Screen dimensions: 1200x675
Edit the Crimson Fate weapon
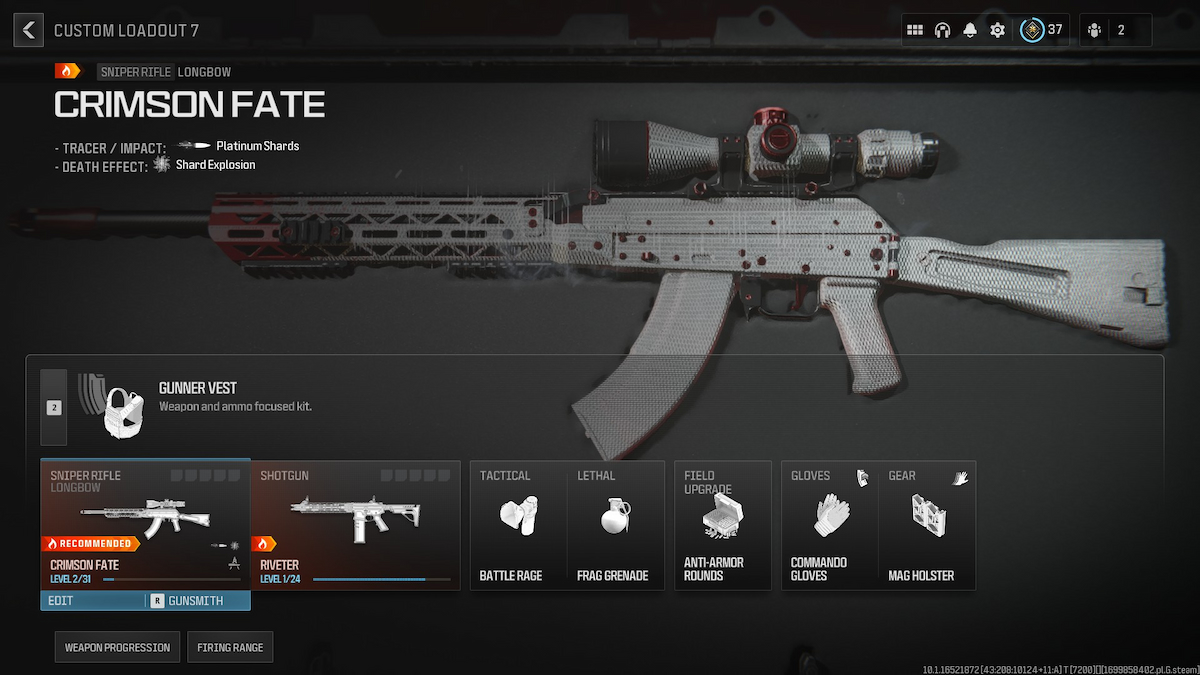92,601
